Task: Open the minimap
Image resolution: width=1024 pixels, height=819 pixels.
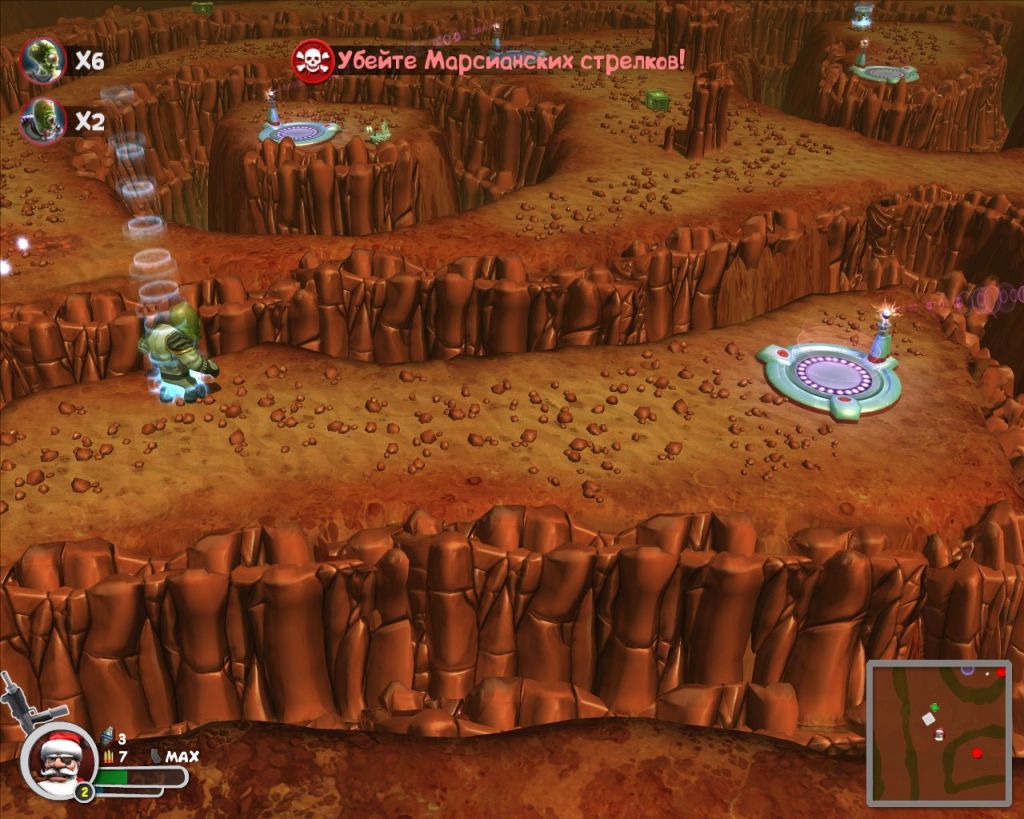Action: pos(941,733)
